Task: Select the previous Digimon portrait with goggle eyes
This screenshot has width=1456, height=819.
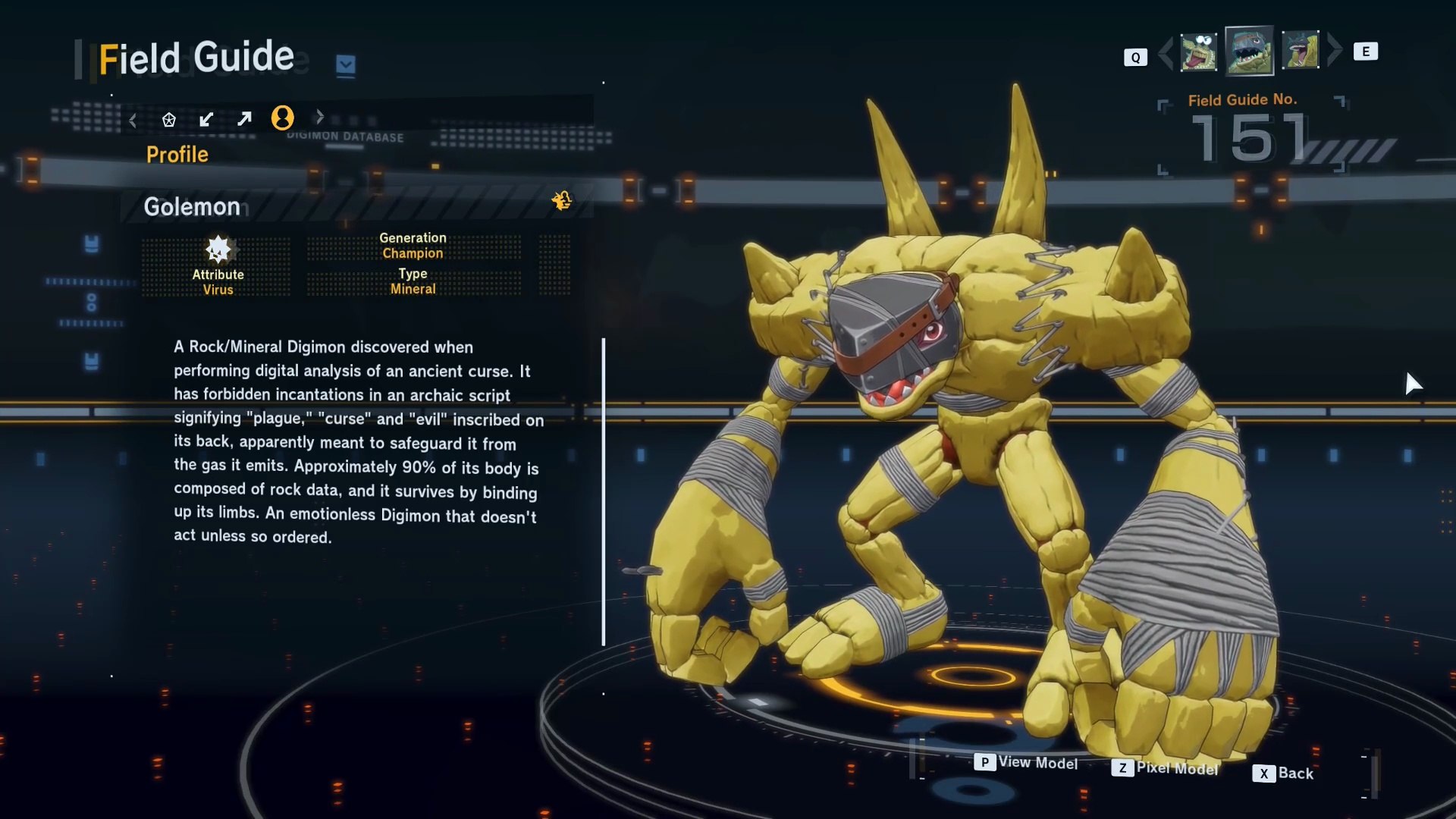Action: pyautogui.click(x=1199, y=52)
